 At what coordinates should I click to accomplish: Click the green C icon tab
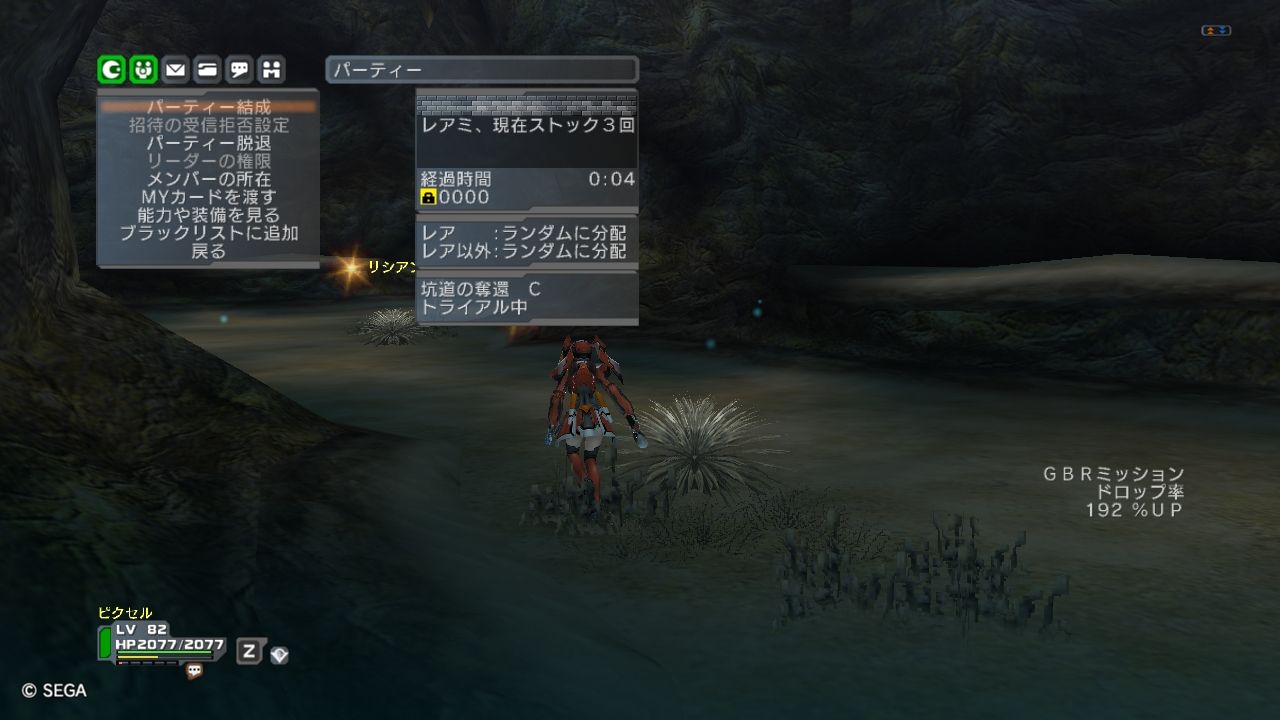point(111,69)
